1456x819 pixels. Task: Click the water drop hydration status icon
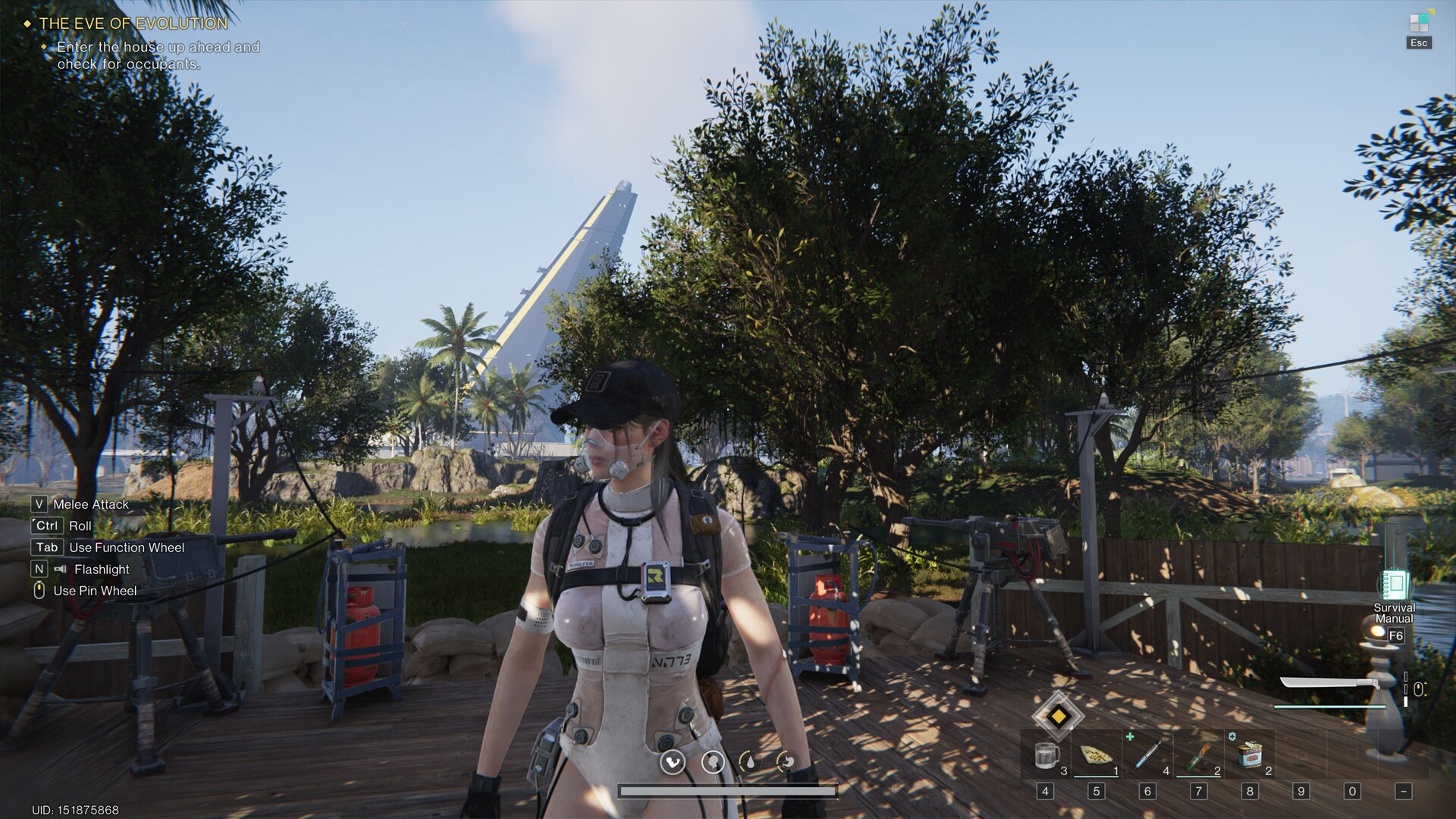click(749, 762)
